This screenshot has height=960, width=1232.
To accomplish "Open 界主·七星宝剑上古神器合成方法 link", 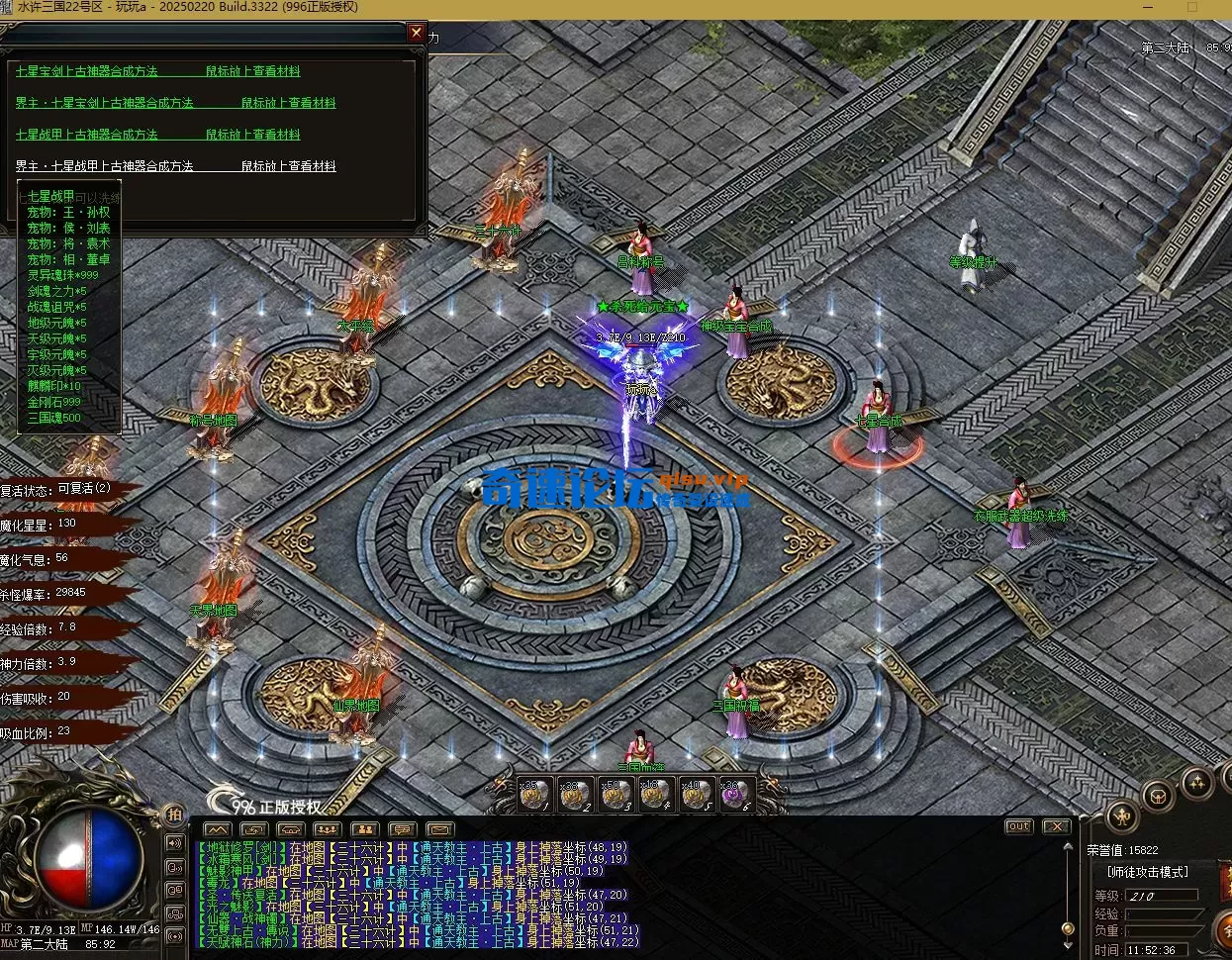I will (105, 103).
